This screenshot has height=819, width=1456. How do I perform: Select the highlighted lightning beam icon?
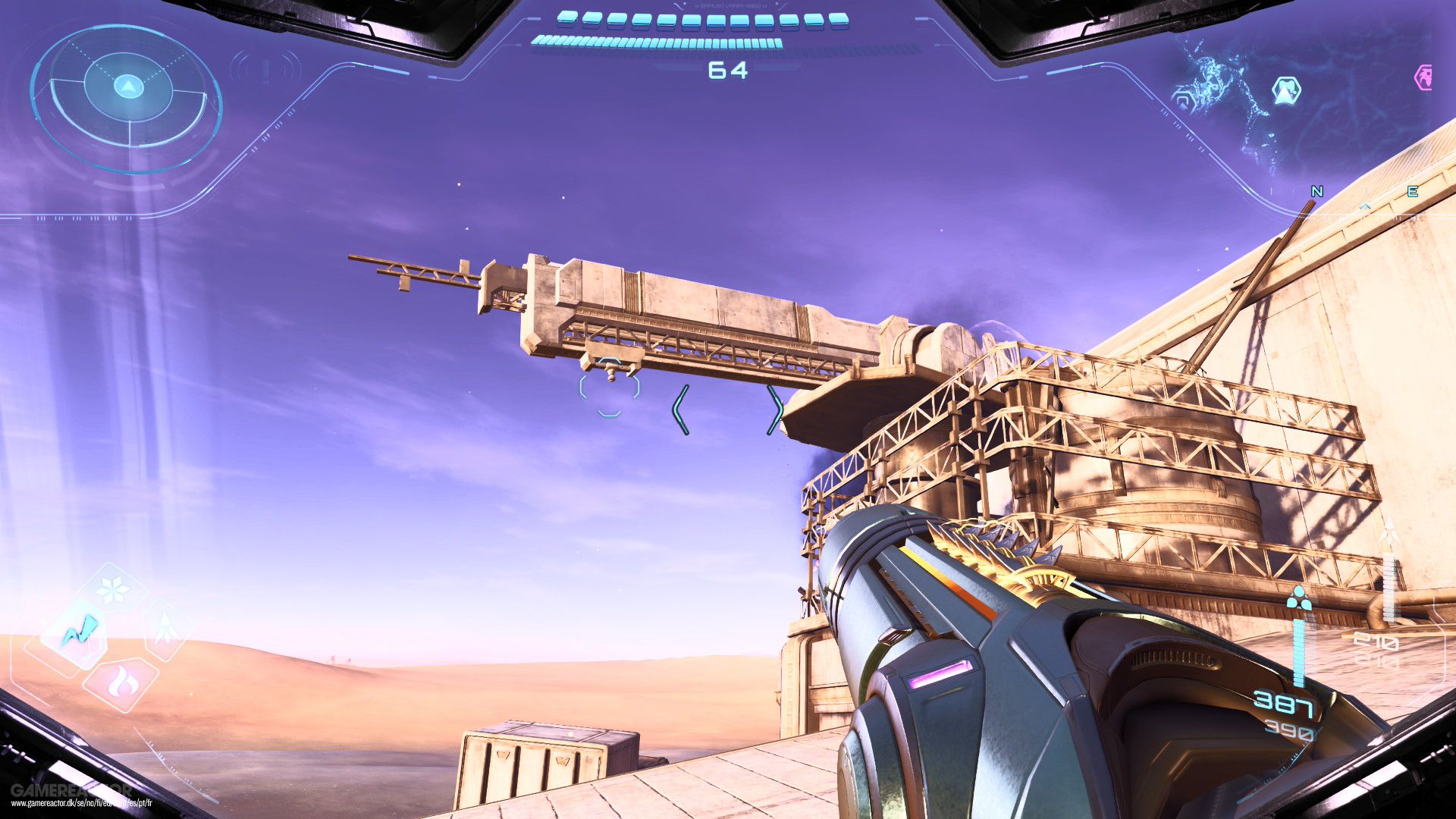tap(81, 628)
